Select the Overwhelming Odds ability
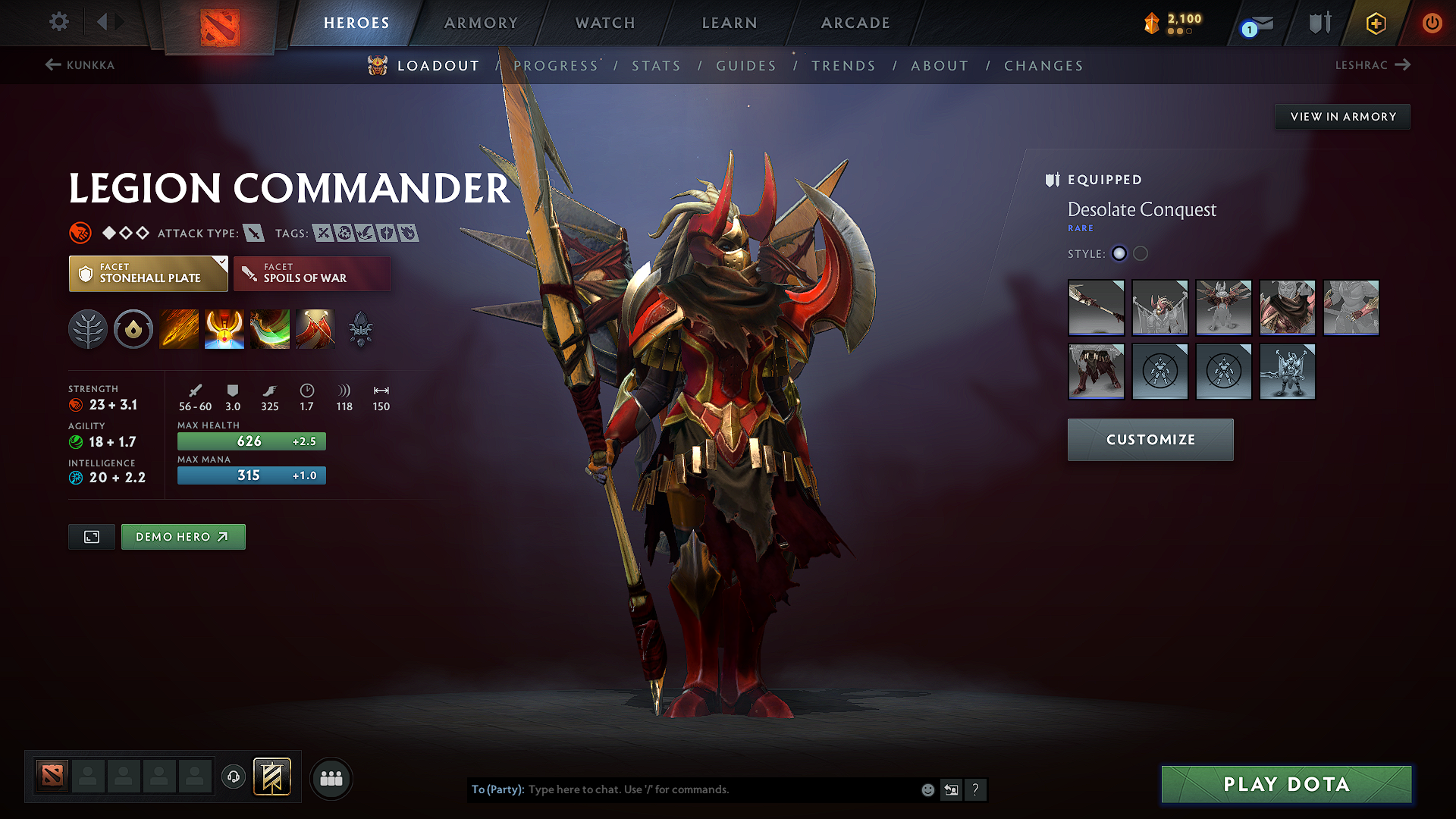1456x819 pixels. tap(179, 329)
